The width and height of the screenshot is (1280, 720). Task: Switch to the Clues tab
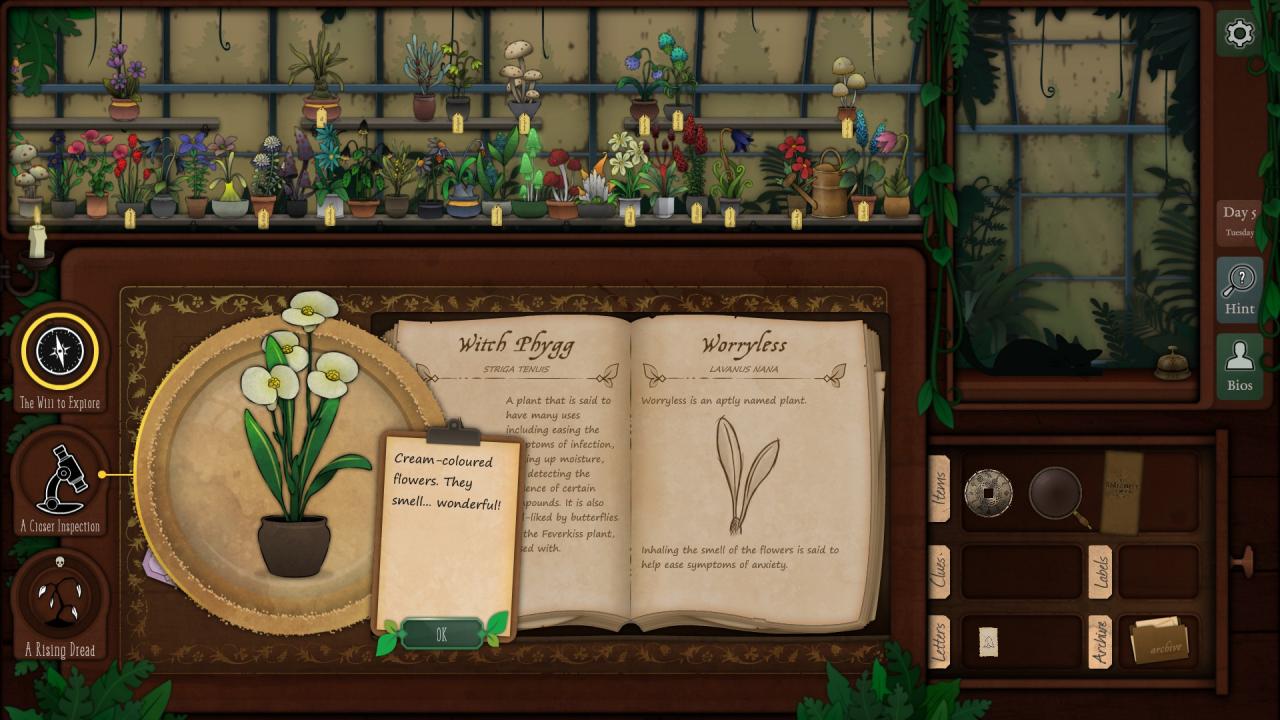tap(939, 571)
